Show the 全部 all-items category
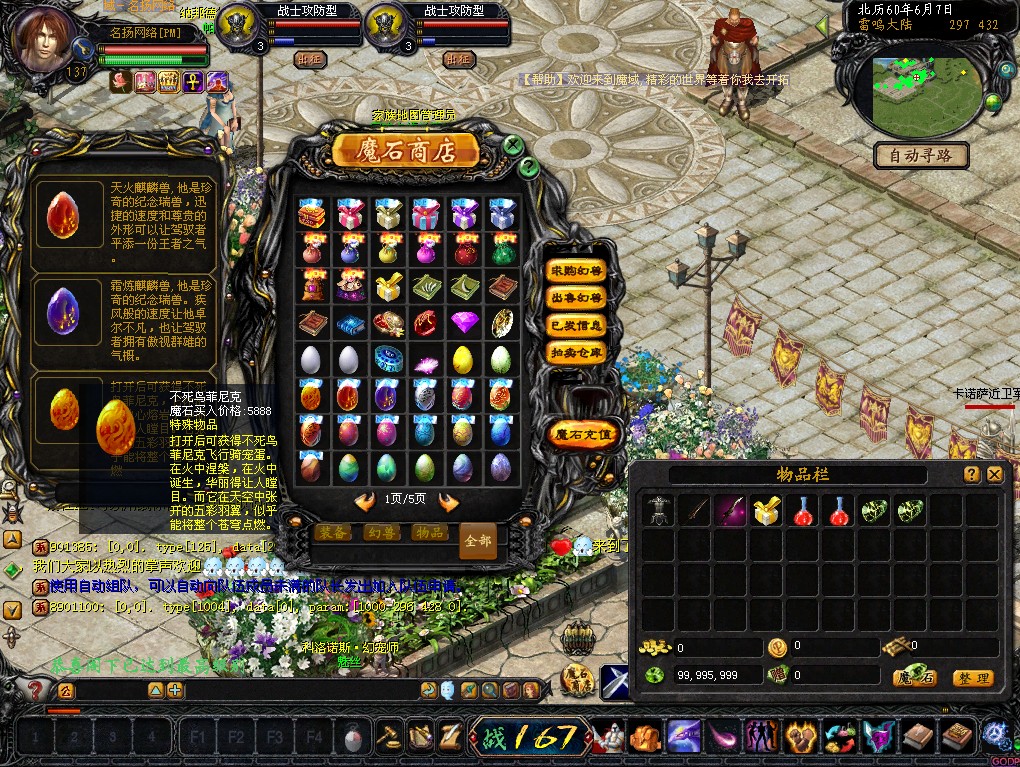The image size is (1020, 767). point(478,540)
